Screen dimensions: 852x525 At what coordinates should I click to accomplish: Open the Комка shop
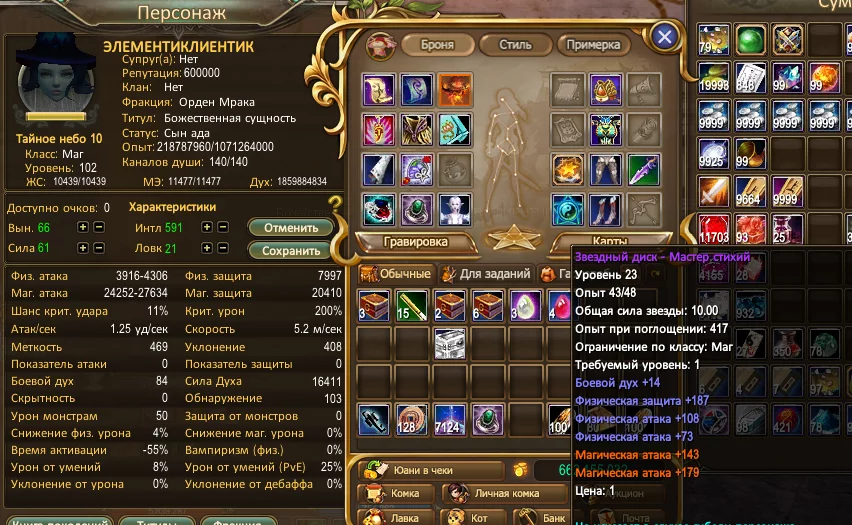click(397, 493)
